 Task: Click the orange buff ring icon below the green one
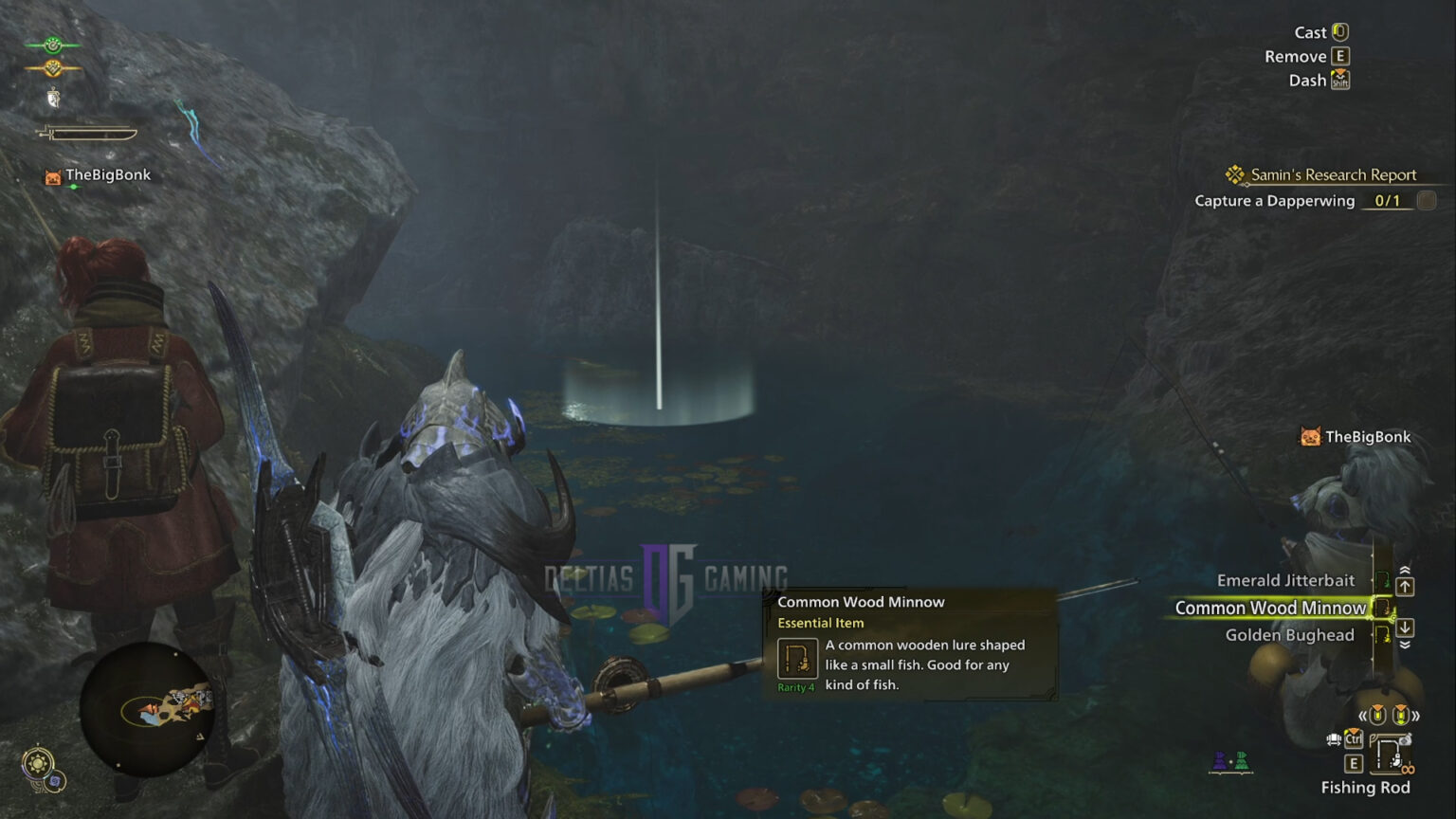pos(54,68)
